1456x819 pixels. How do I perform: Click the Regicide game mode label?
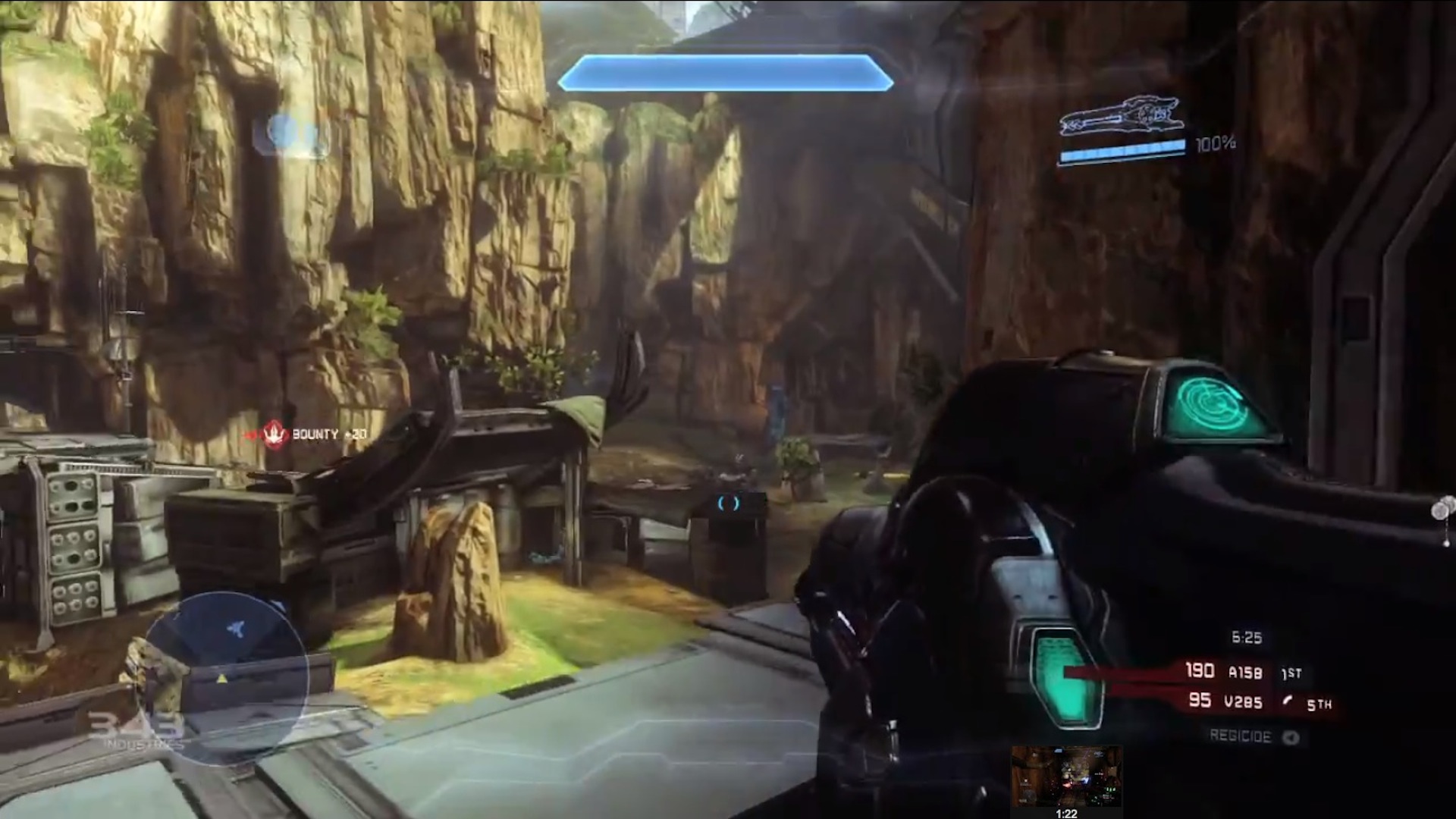1241,736
